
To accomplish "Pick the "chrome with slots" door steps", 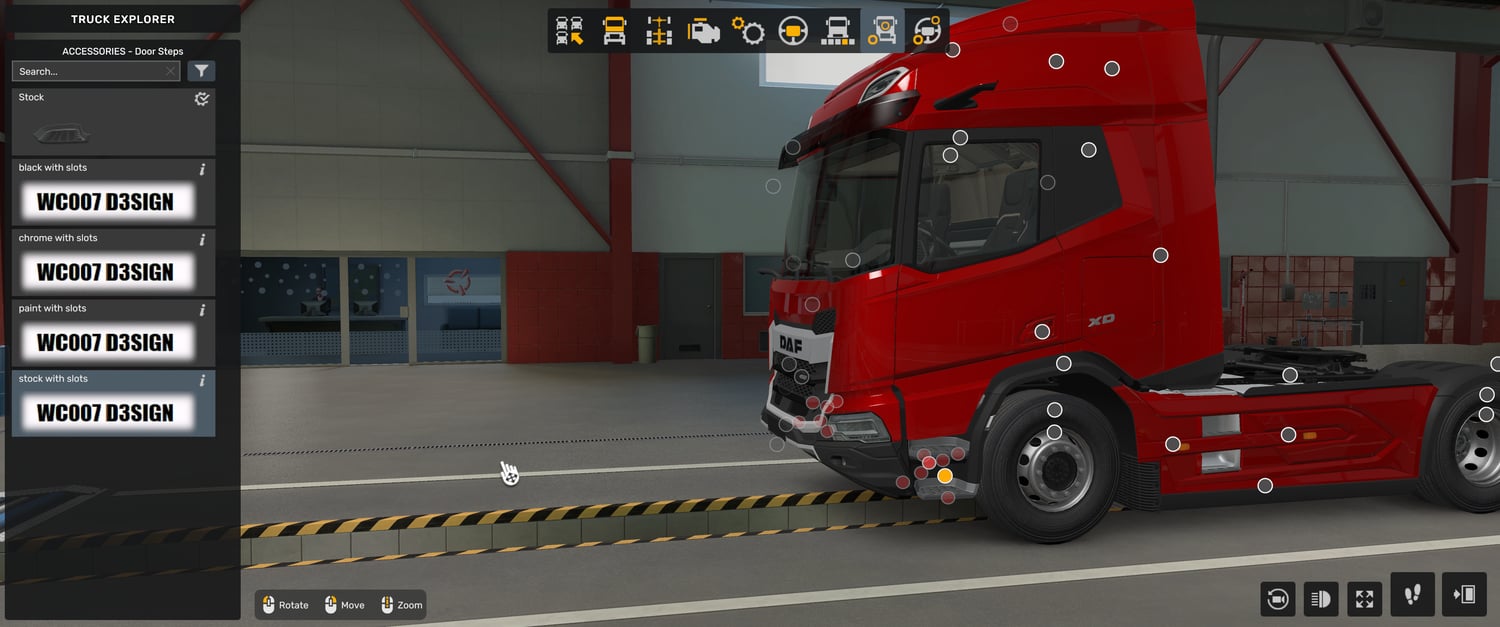I will (105, 272).
